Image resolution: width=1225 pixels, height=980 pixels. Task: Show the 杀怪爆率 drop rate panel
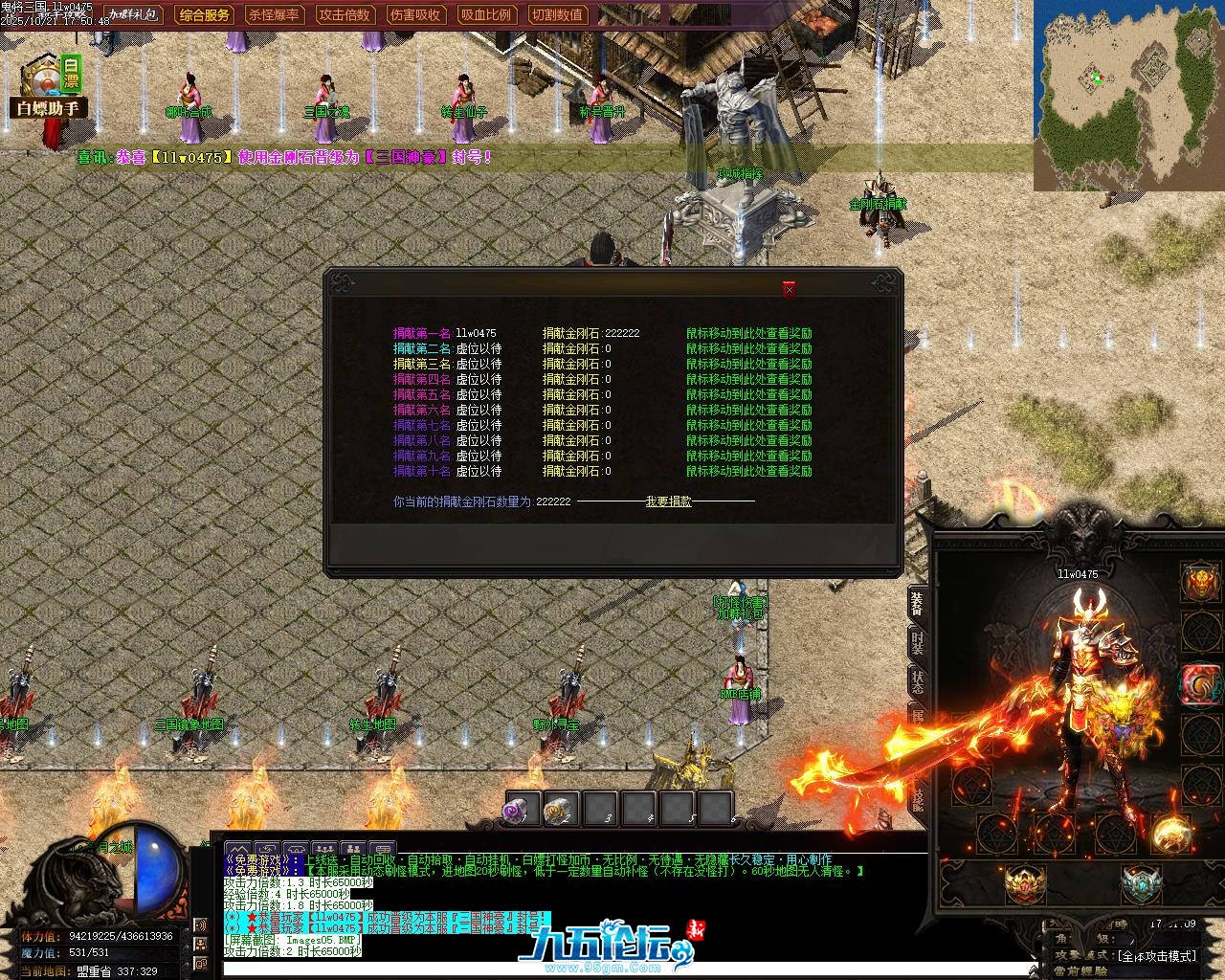tap(275, 14)
